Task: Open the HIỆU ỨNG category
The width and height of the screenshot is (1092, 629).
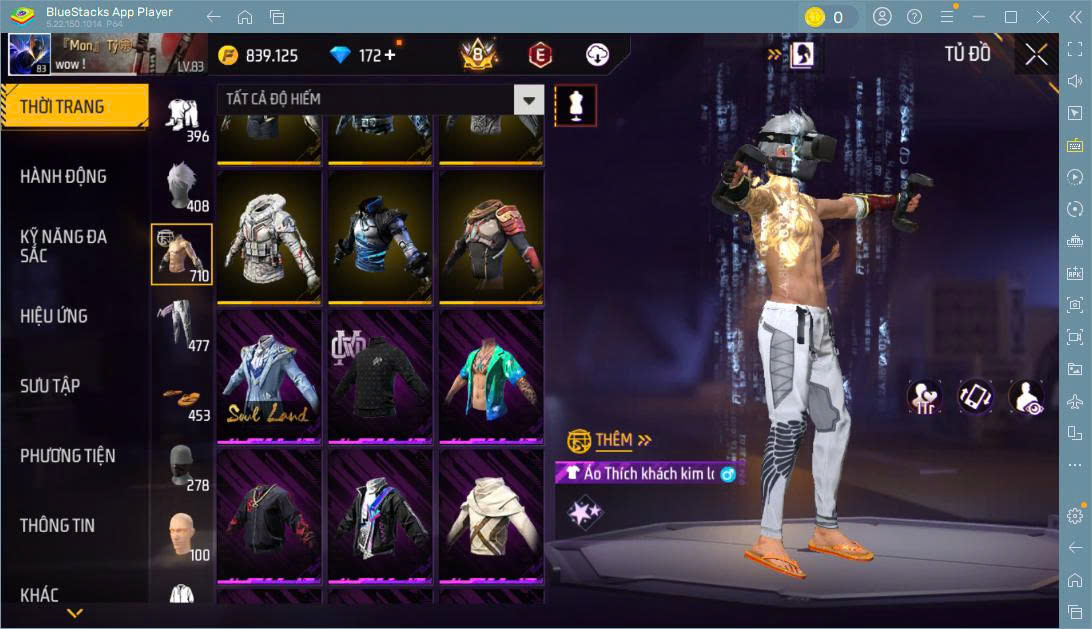Action: coord(54,316)
